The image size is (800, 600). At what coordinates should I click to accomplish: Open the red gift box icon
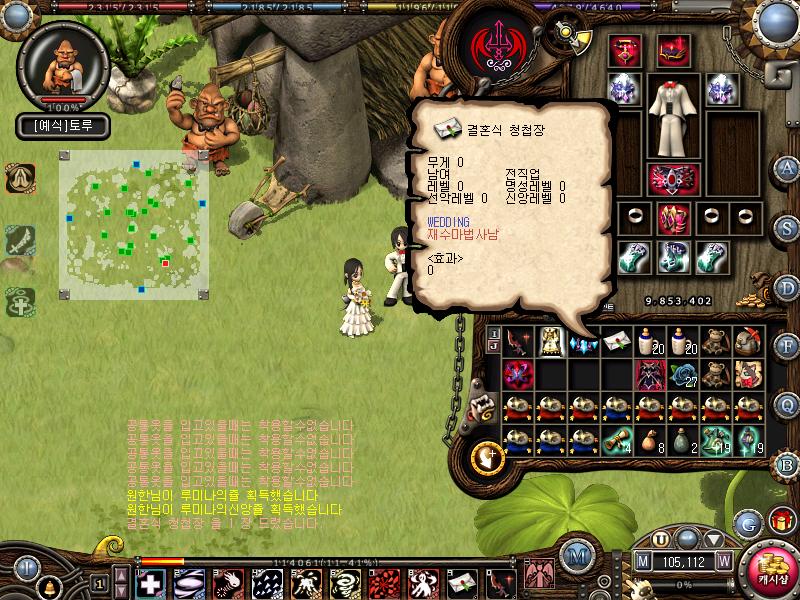tap(779, 522)
